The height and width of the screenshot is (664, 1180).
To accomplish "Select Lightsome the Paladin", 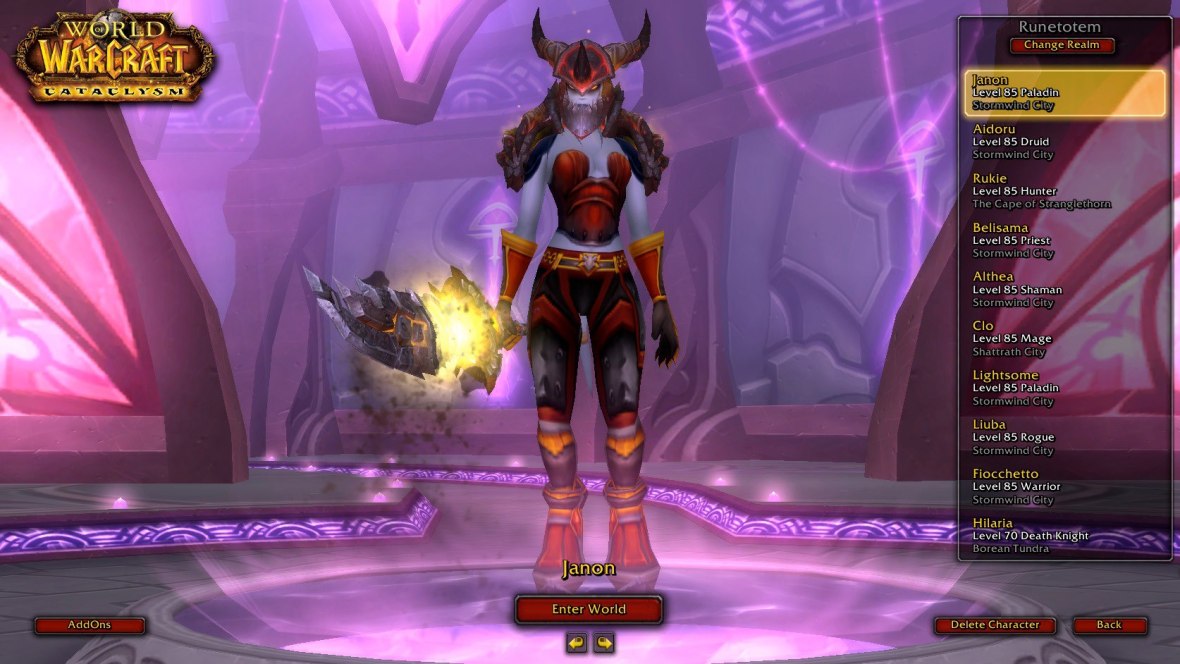I will pos(1064,388).
